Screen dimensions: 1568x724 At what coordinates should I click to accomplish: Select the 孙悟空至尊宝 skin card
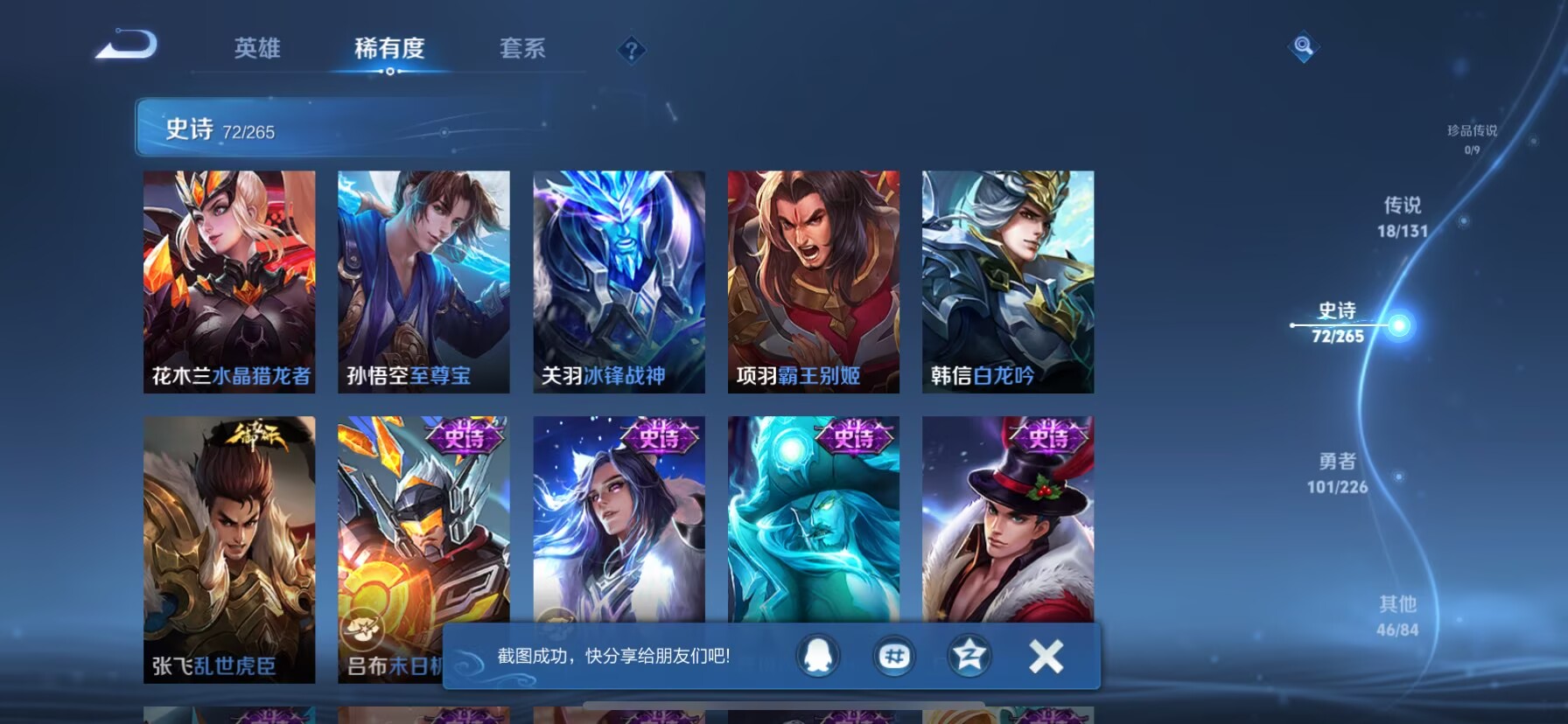point(424,283)
